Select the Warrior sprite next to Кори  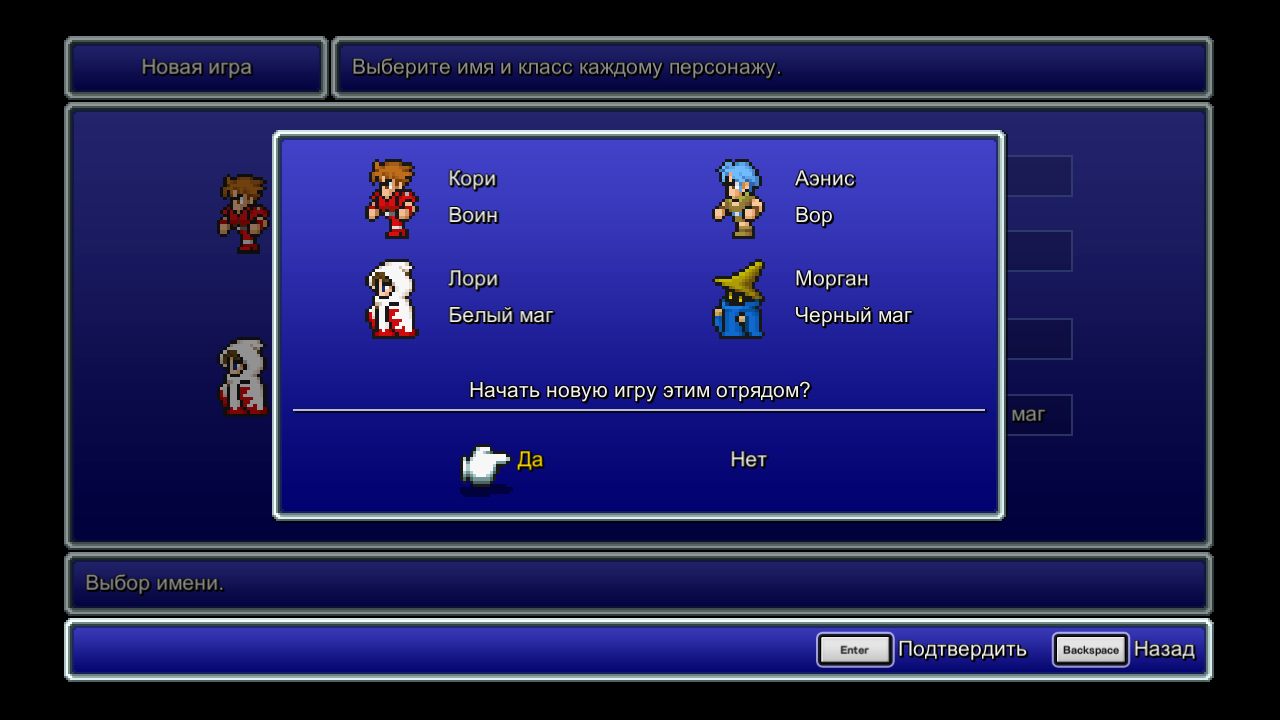(392, 197)
